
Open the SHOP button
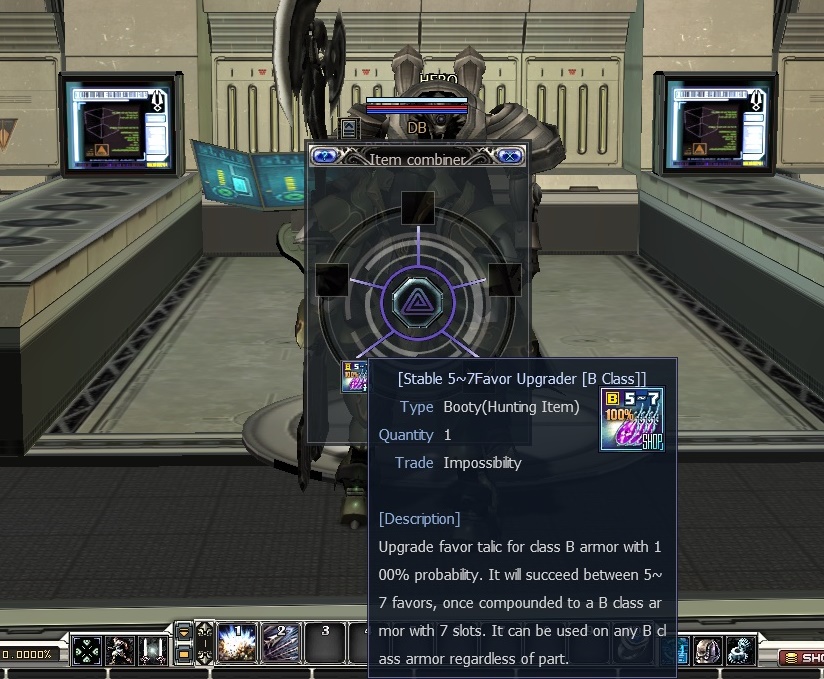pos(801,657)
